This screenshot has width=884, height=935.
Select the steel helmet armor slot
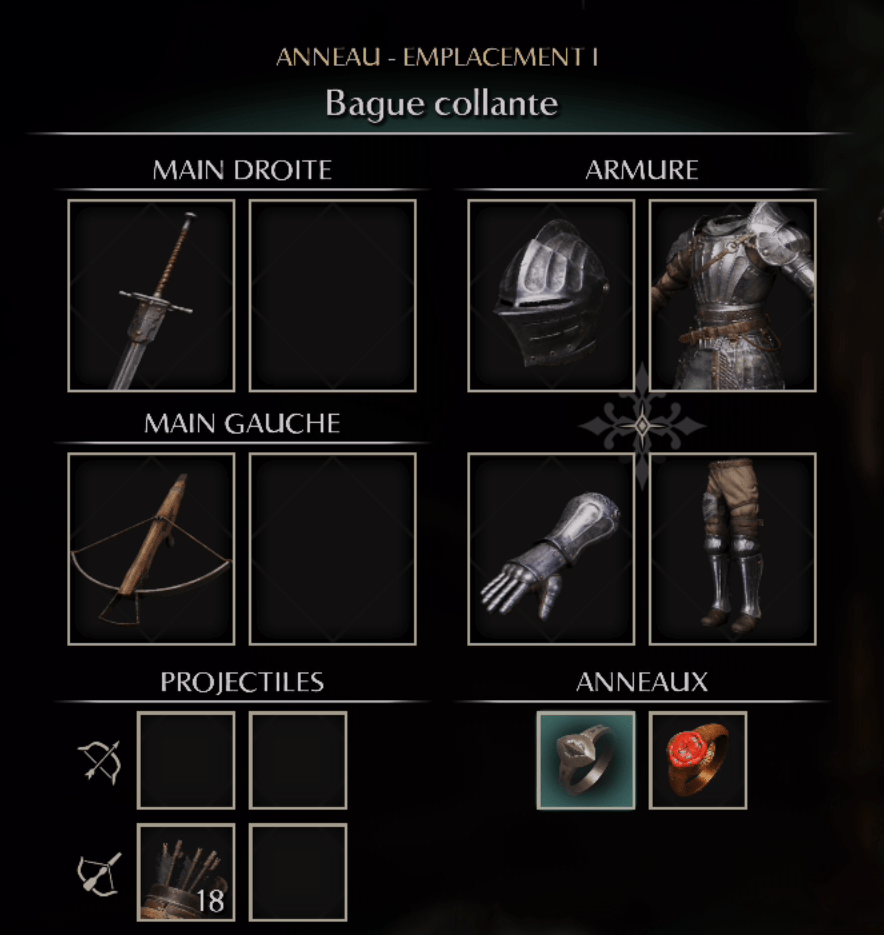(x=551, y=295)
